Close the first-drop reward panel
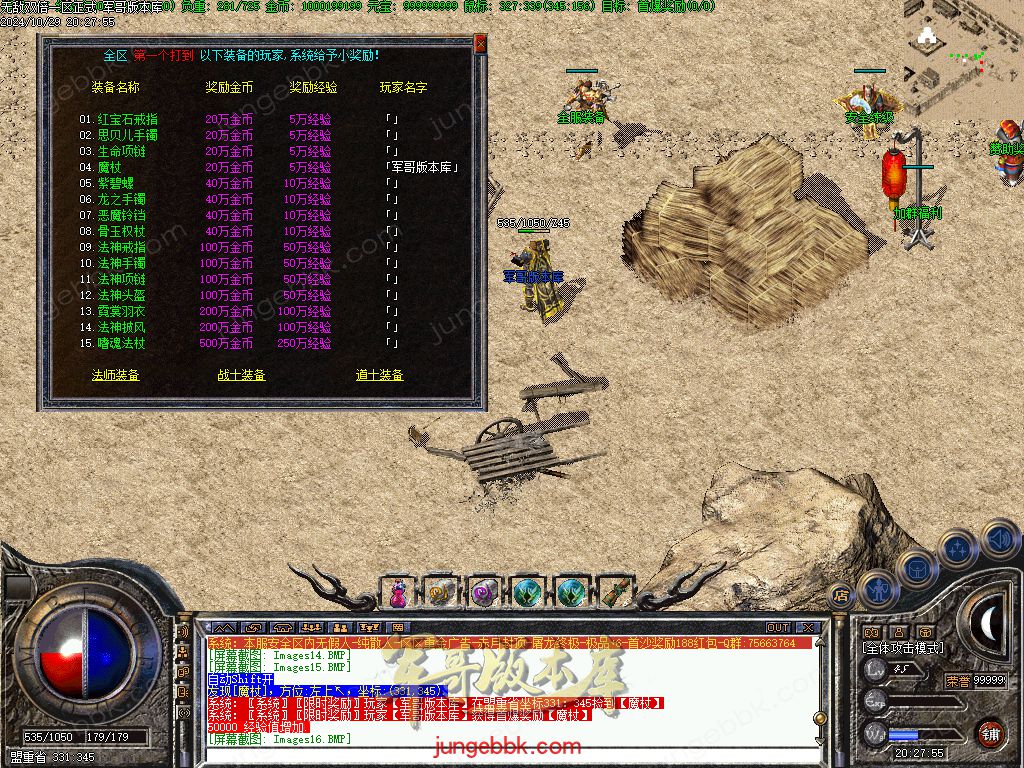The height and width of the screenshot is (768, 1024). pos(480,44)
